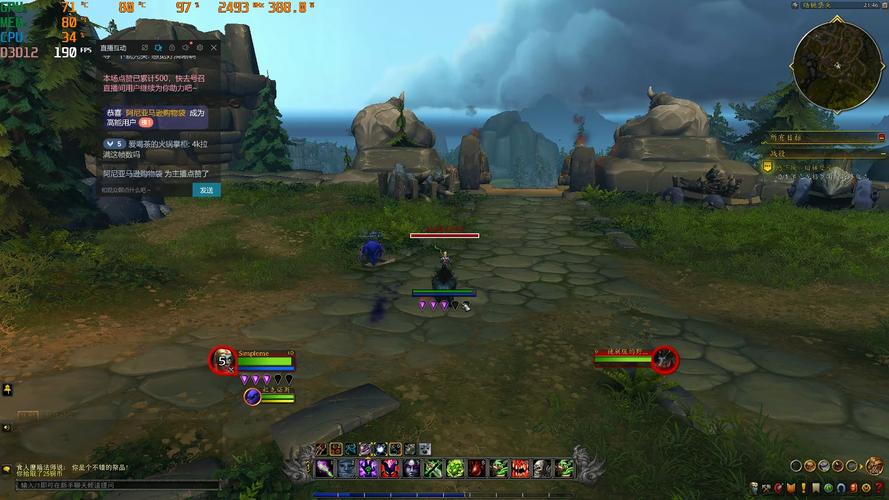This screenshot has width=889, height=500.
Task: Close the live stream interaction panel
Action: [213, 47]
